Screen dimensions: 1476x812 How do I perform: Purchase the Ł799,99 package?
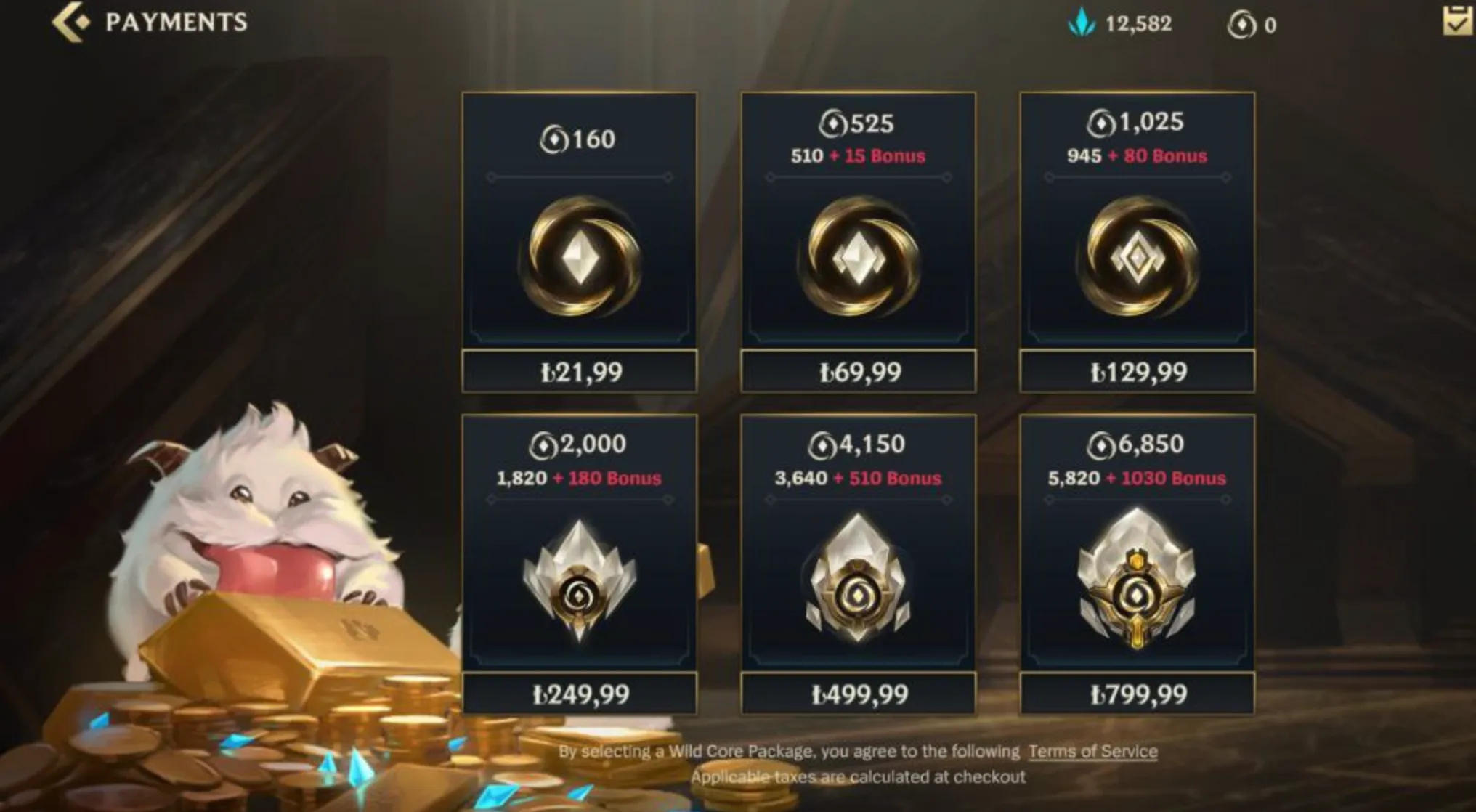[x=1137, y=695]
